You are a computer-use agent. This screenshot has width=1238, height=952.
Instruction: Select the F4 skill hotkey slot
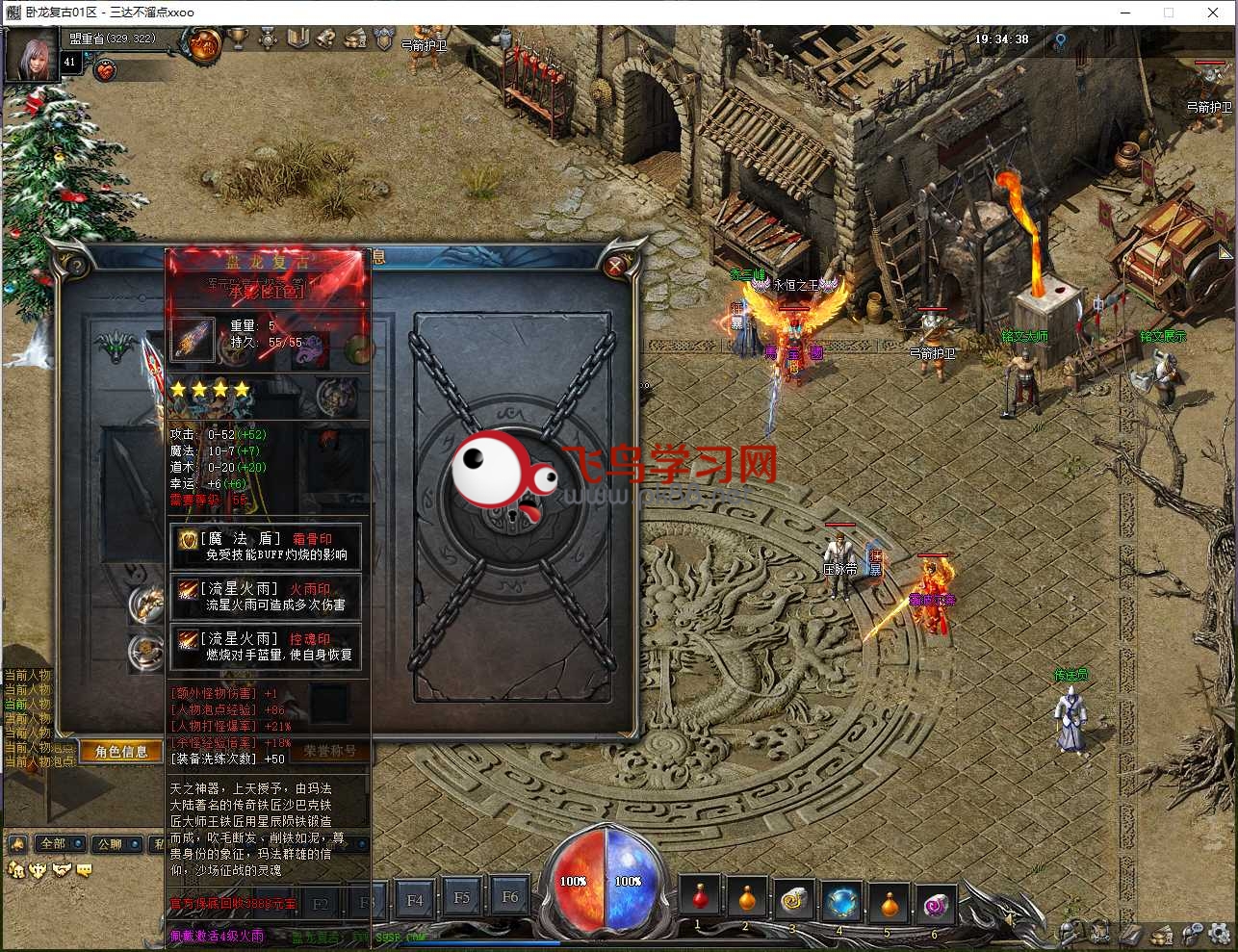415,901
